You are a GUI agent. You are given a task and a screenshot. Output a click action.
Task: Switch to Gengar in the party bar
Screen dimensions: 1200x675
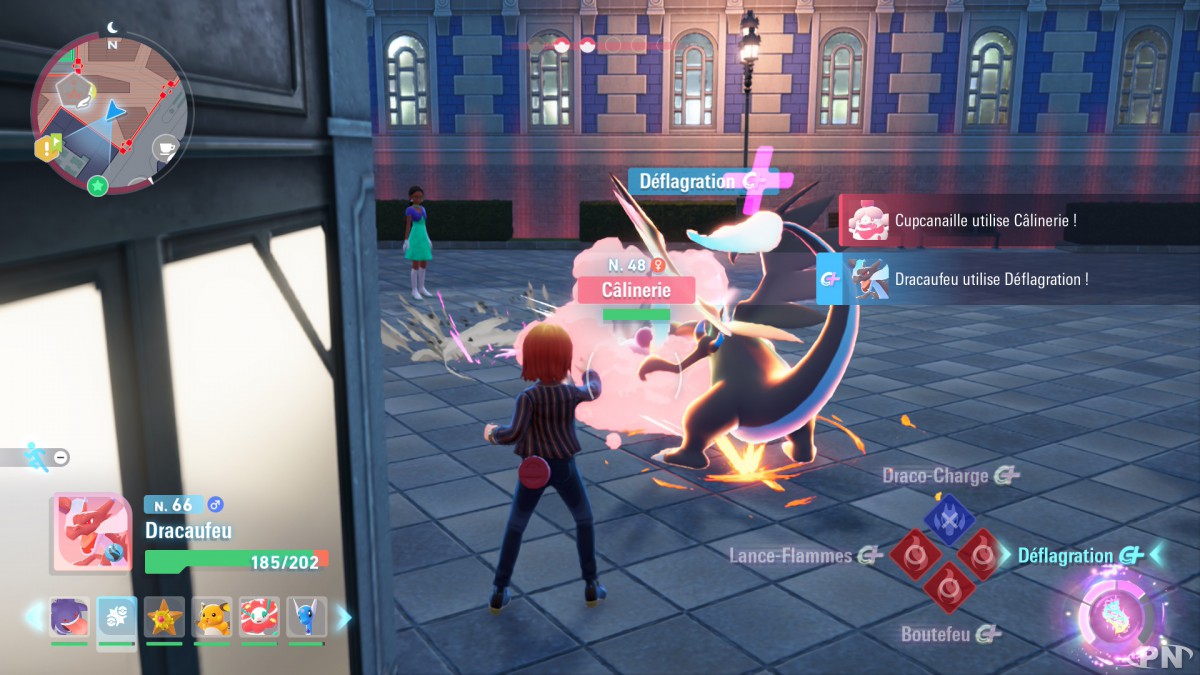coord(69,617)
